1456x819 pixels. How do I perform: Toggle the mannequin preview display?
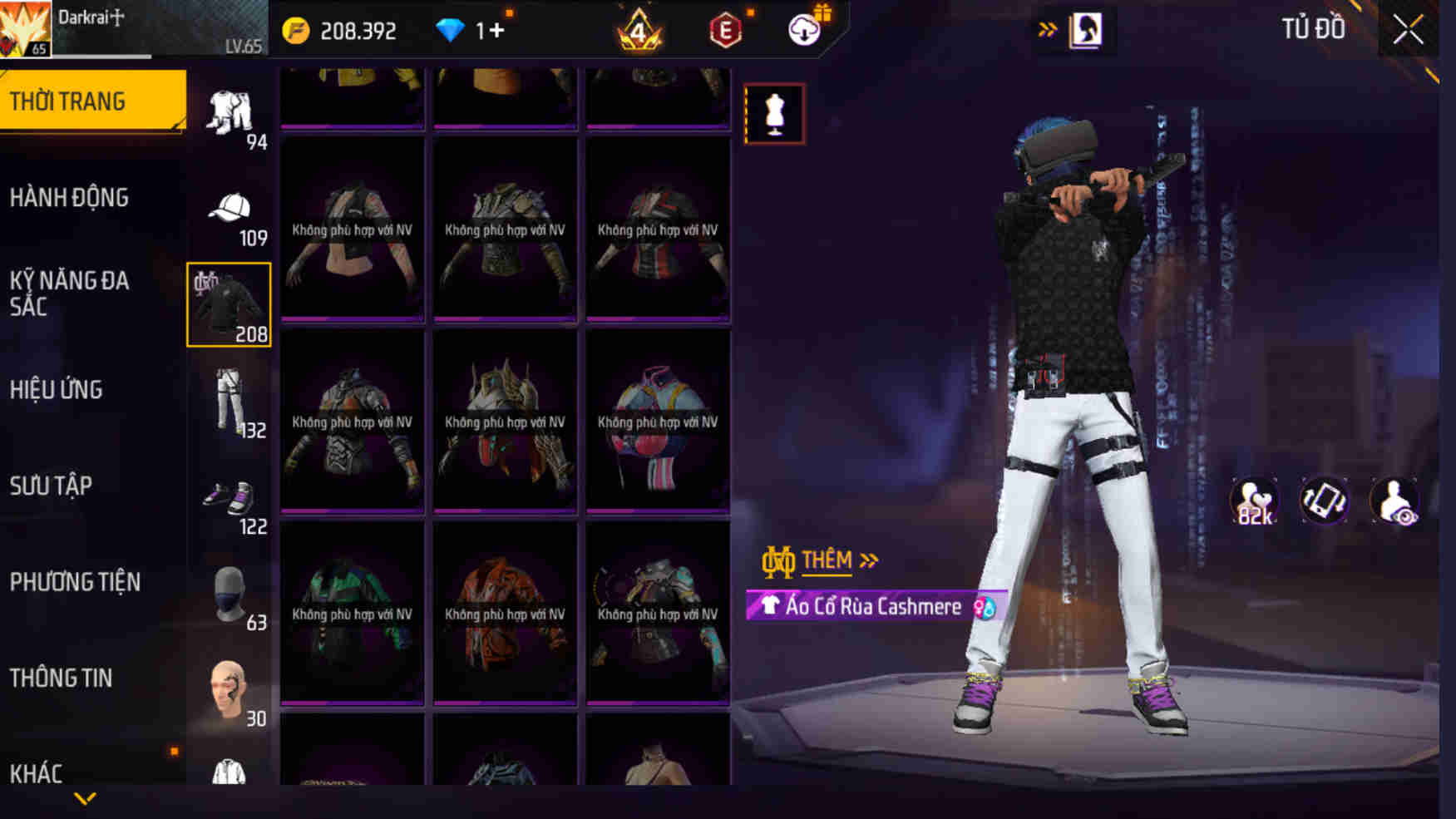[775, 113]
